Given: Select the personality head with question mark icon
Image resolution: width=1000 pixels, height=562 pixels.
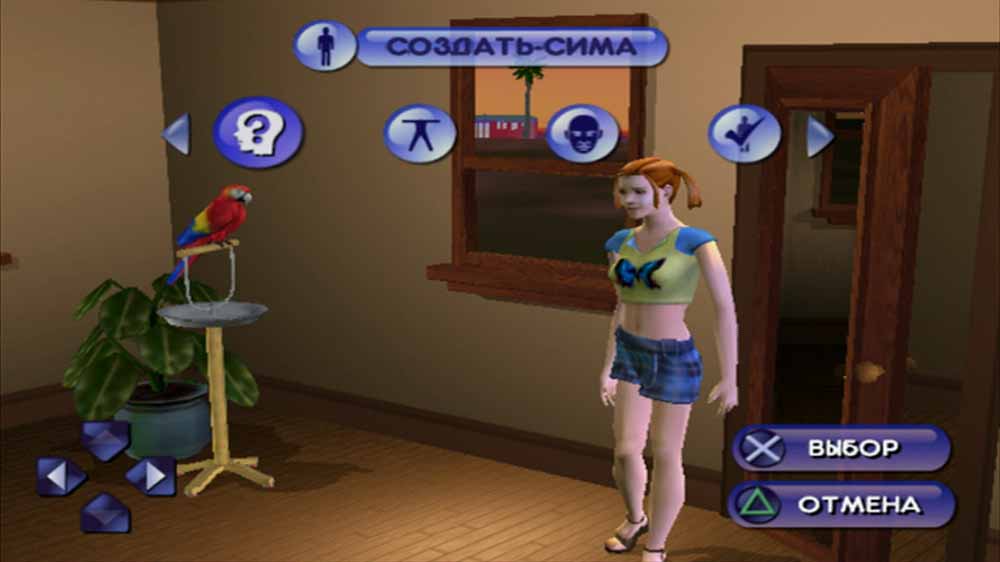Looking at the screenshot, I should pyautogui.click(x=258, y=132).
